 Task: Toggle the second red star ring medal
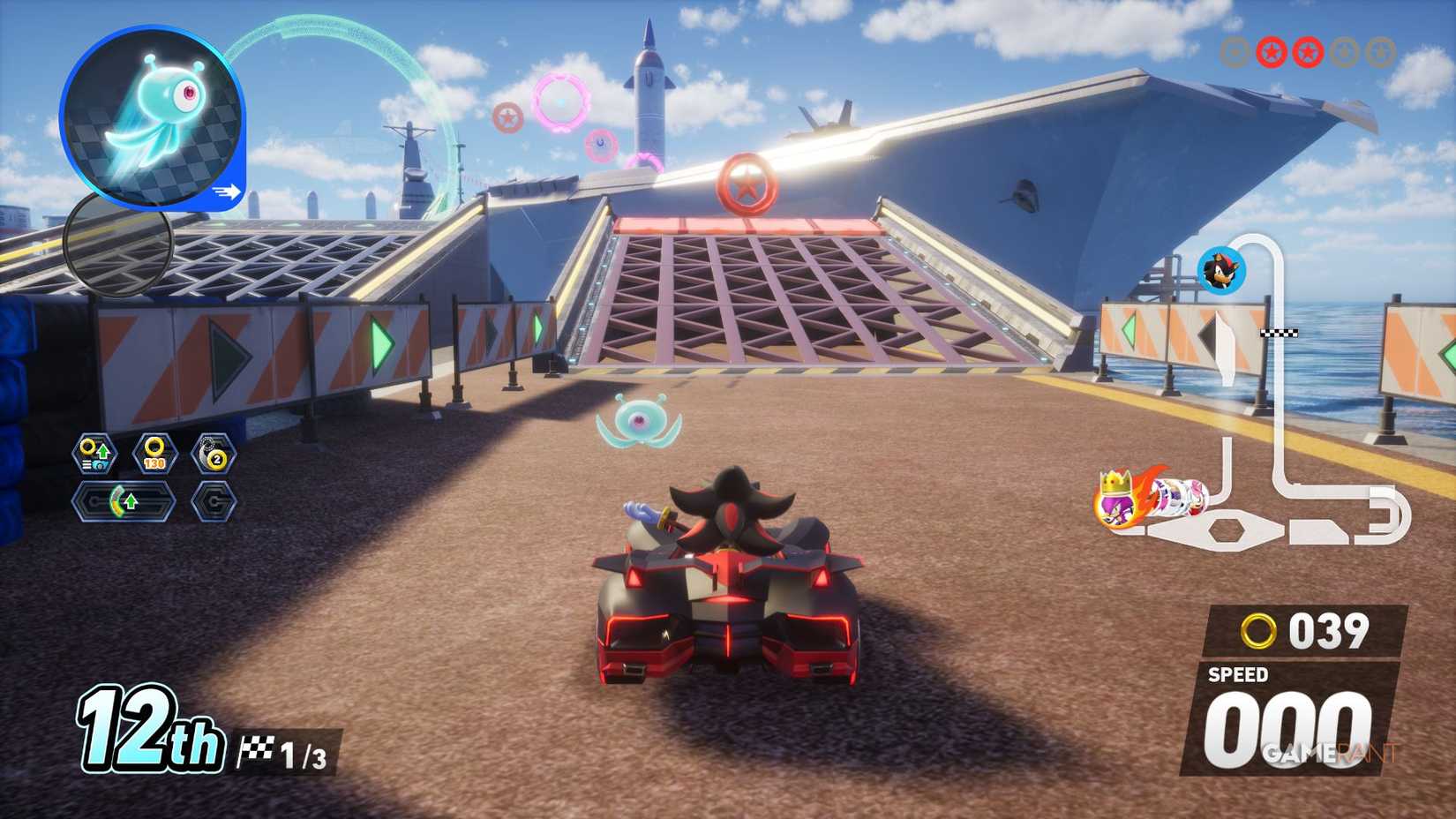click(1271, 52)
